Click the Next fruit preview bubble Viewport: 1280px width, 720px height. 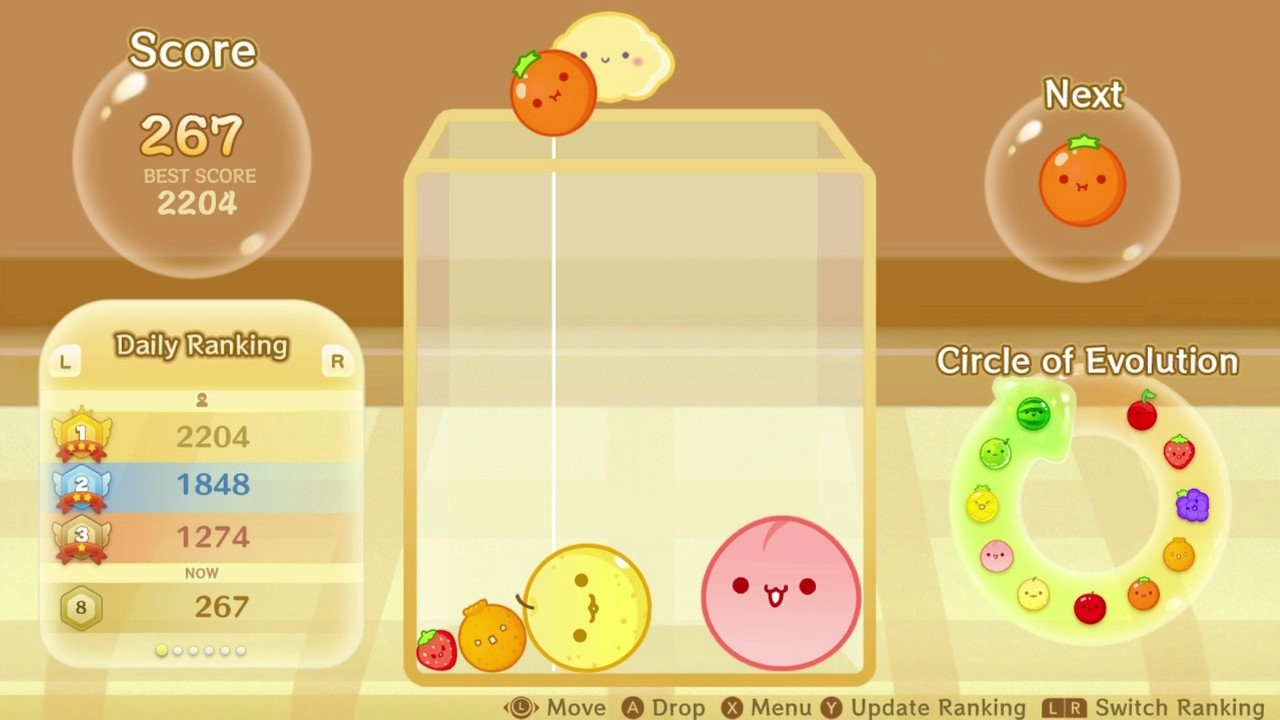[1083, 182]
